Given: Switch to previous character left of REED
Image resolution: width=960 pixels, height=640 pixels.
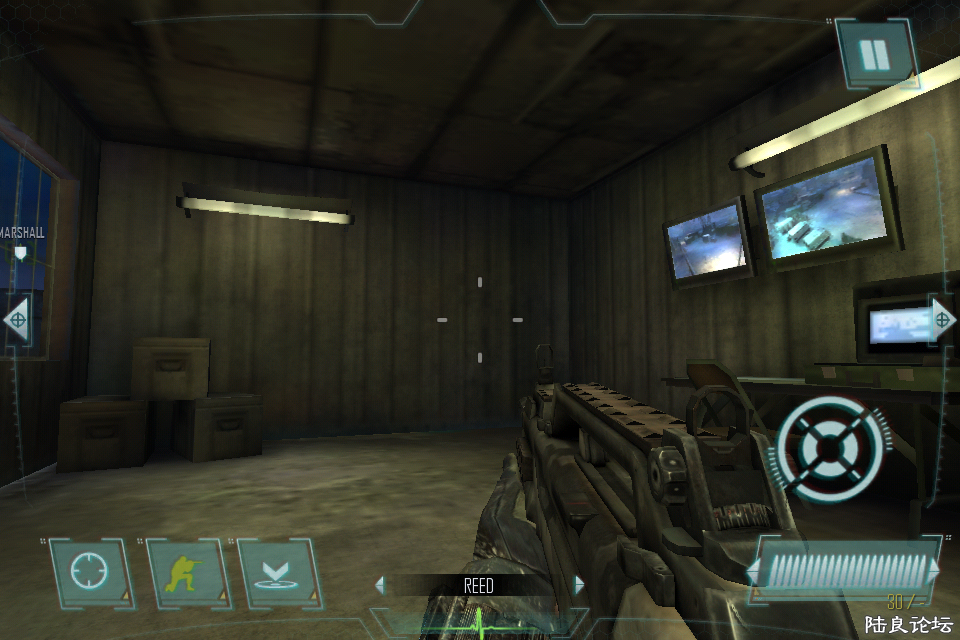Looking at the screenshot, I should click(379, 585).
